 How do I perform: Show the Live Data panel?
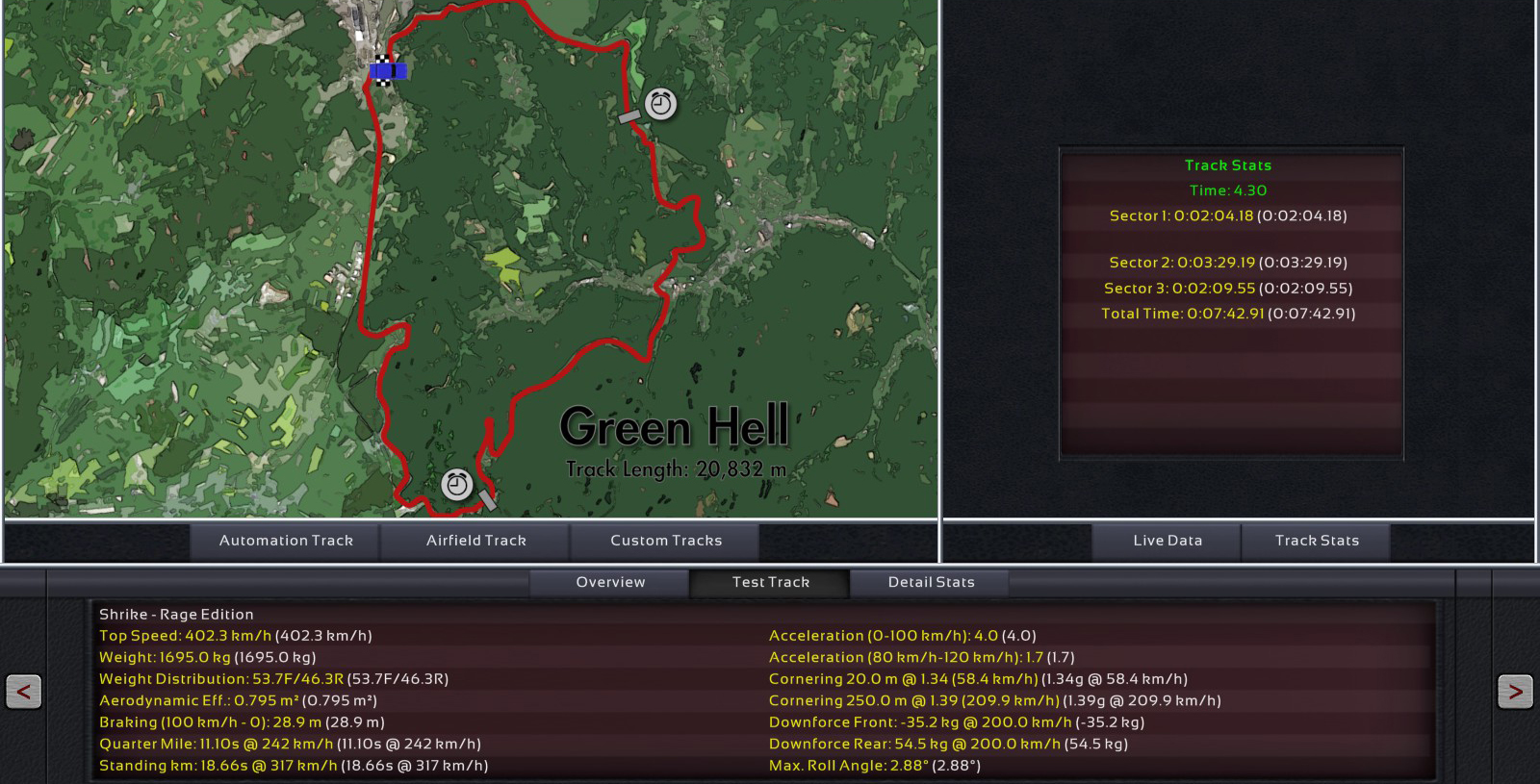coord(1167,541)
